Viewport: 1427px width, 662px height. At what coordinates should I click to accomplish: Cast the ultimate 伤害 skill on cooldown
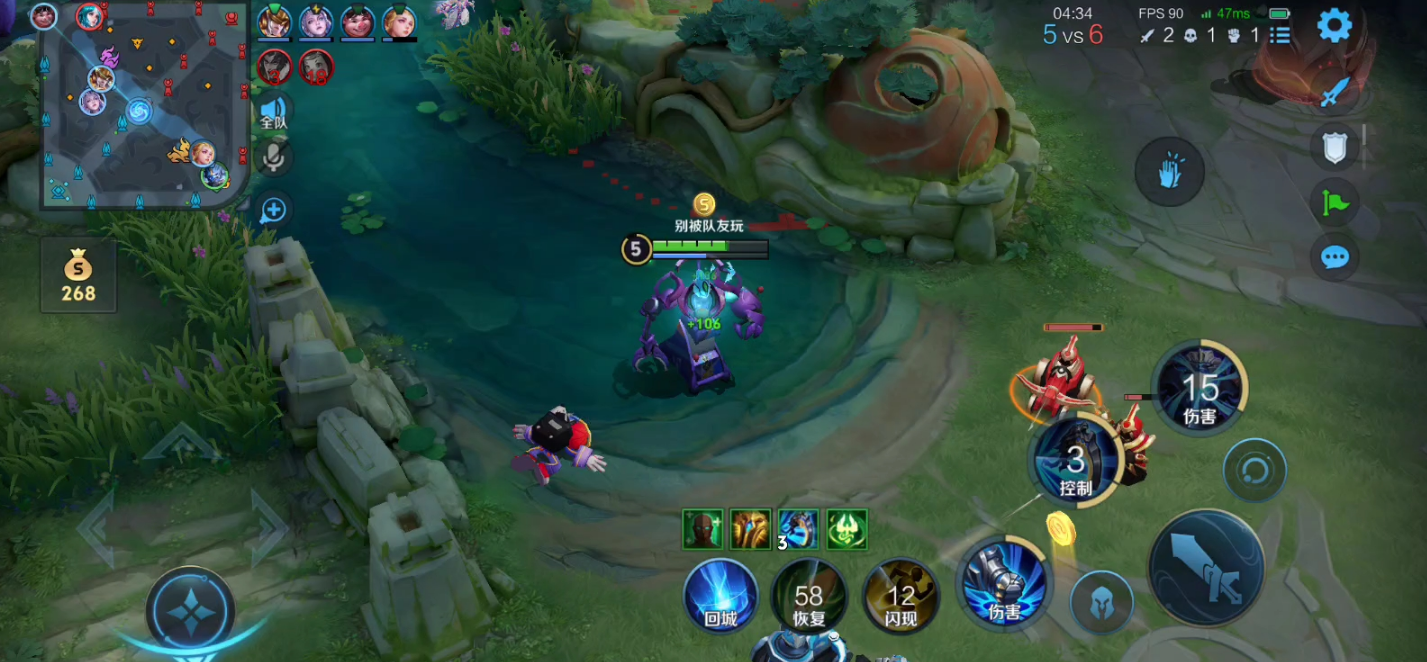1199,388
